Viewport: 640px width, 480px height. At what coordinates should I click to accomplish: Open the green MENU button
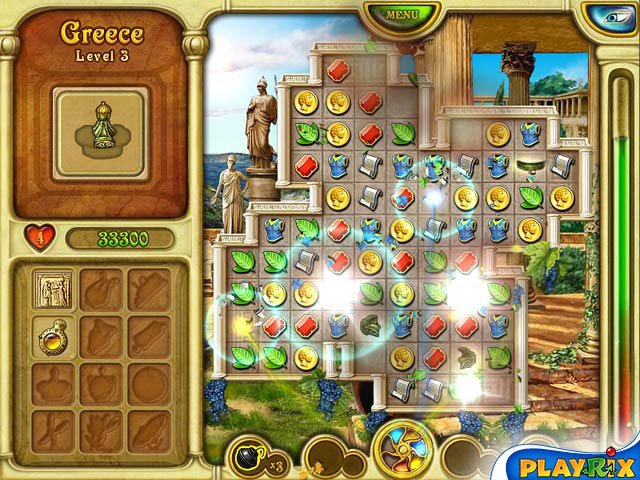(x=403, y=14)
